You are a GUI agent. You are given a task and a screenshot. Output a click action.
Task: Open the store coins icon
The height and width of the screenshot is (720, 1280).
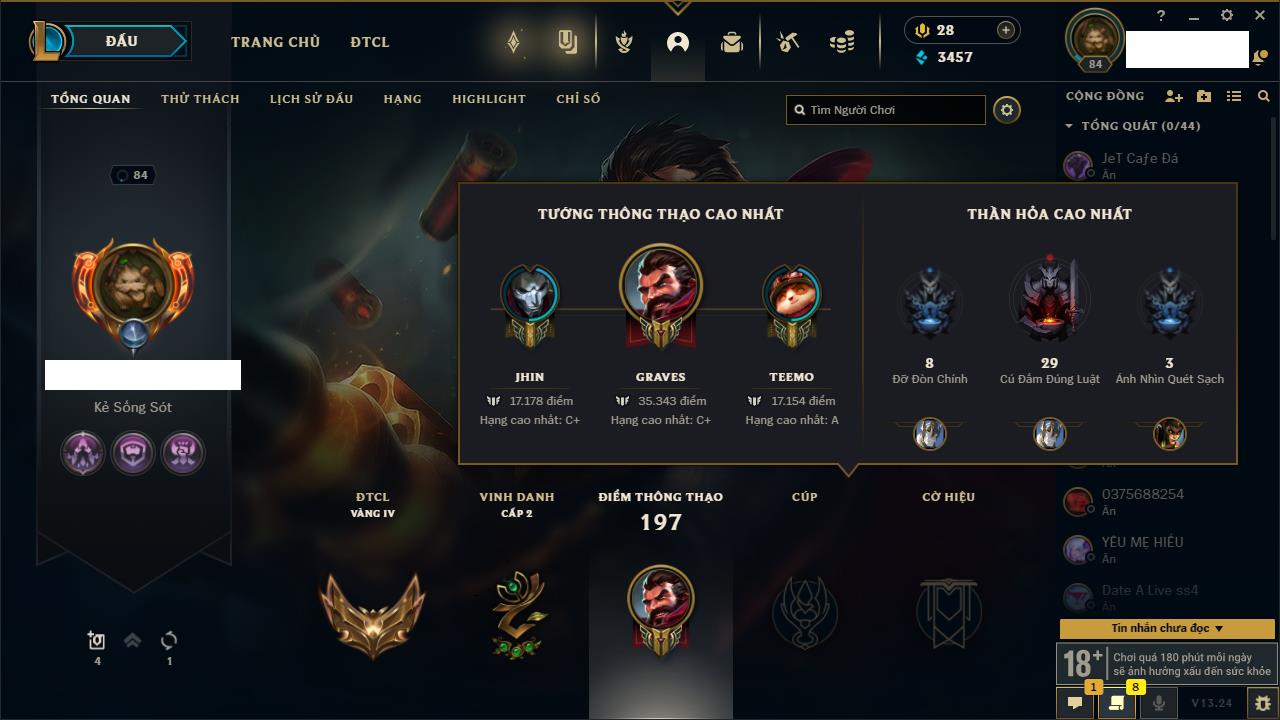[x=842, y=42]
